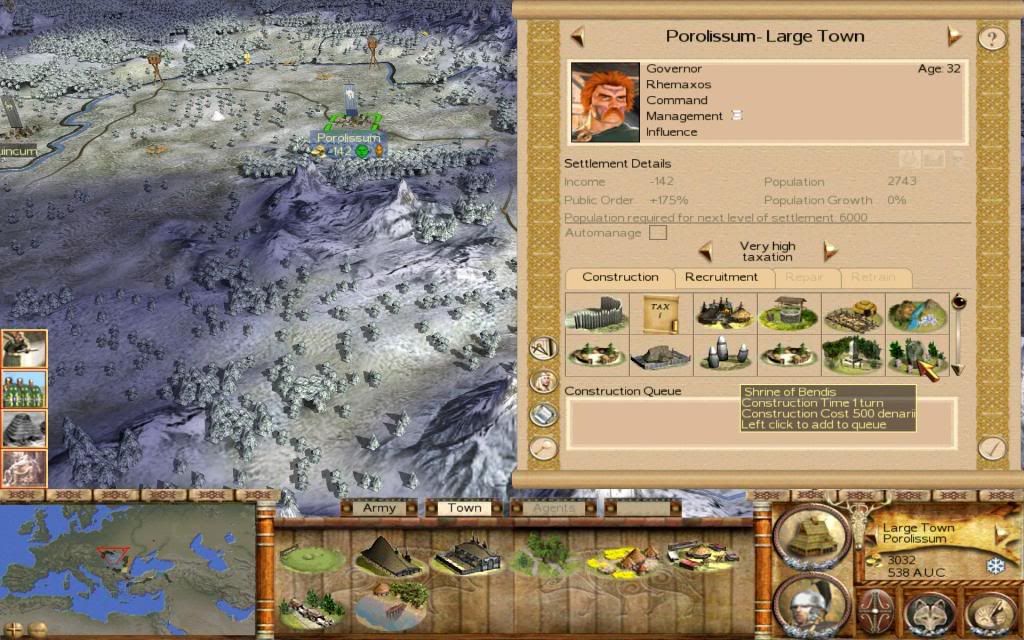Show the Army tab in bottom panel
The image size is (1024, 640).
pos(379,508)
